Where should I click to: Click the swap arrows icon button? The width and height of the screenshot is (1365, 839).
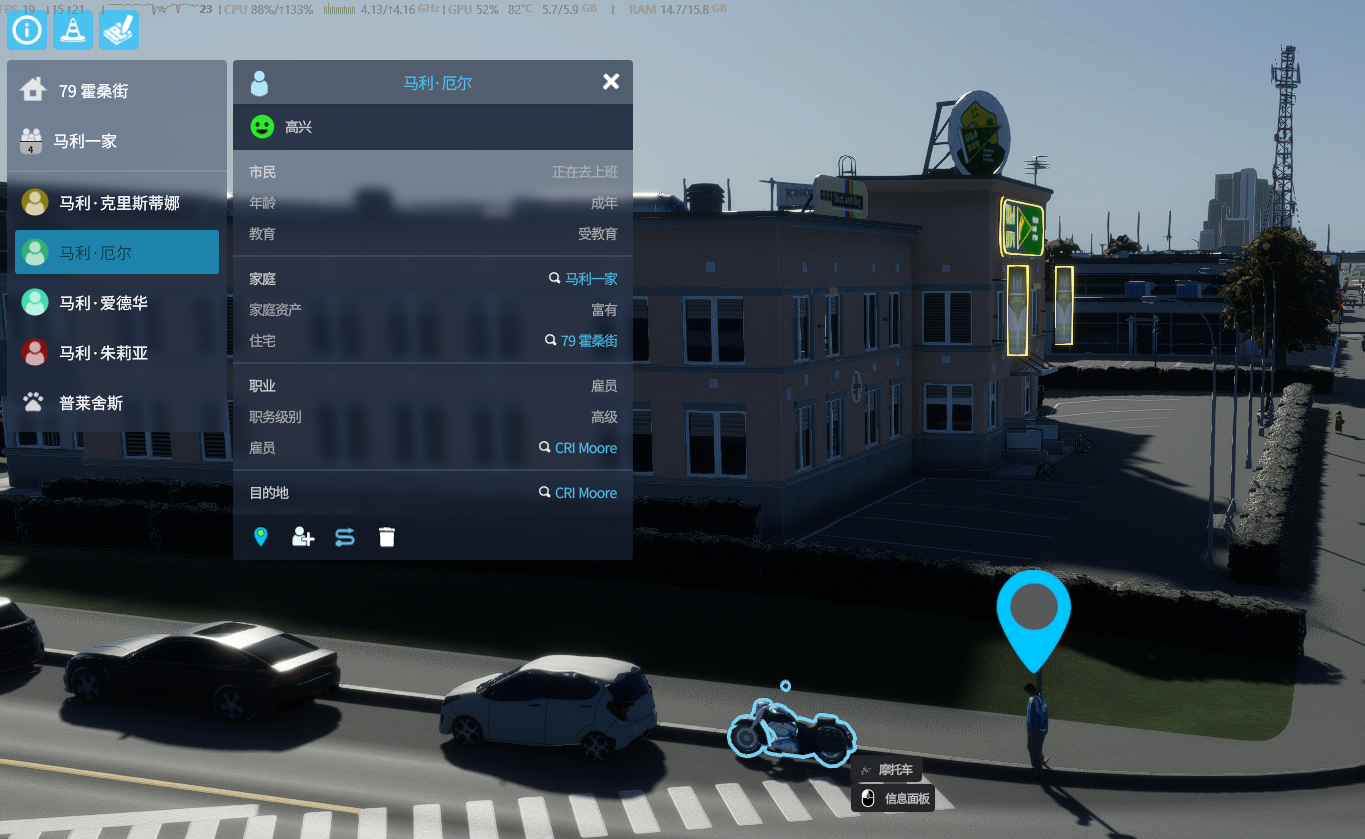[345, 537]
